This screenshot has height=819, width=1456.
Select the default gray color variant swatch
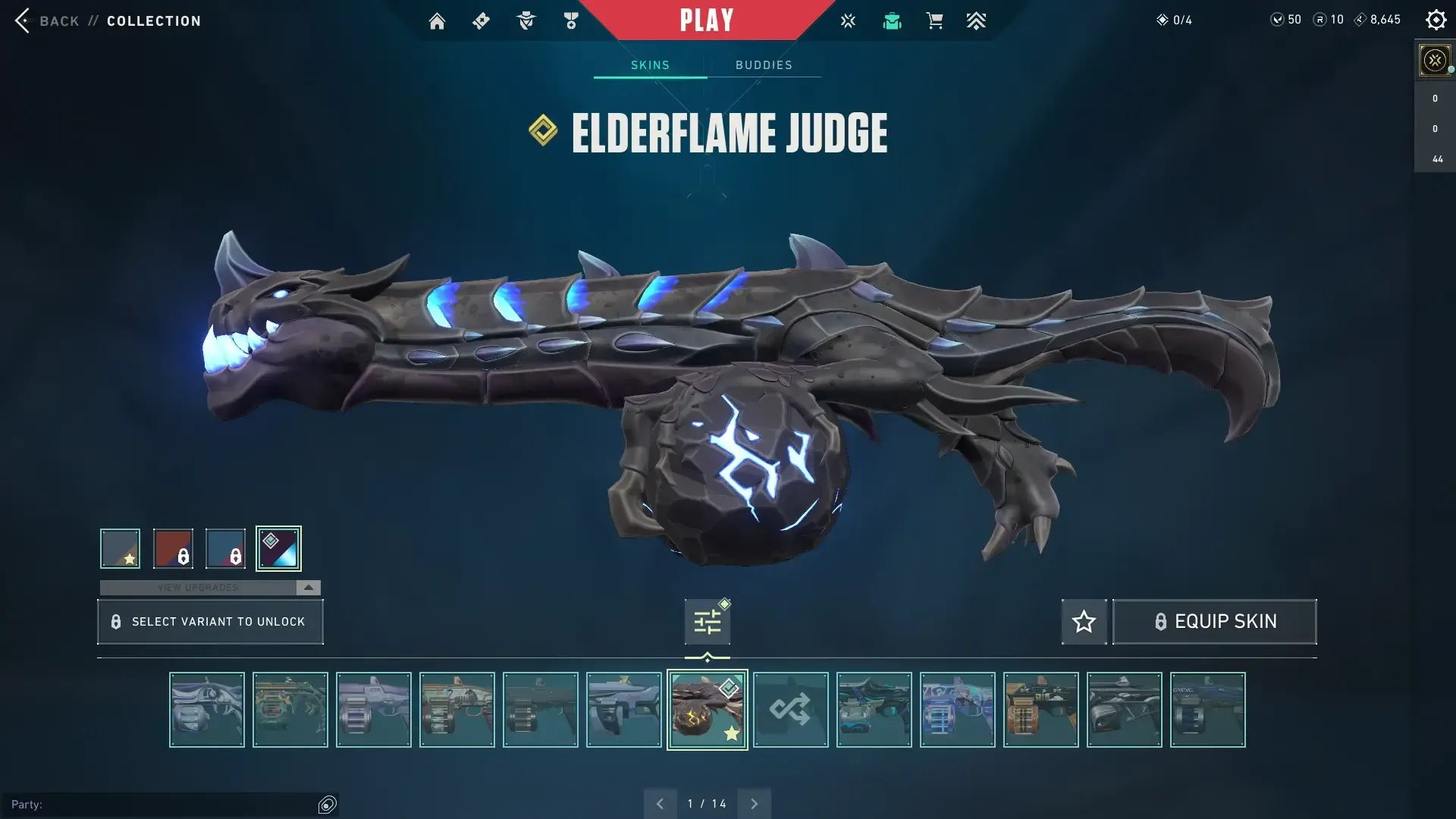coord(119,548)
